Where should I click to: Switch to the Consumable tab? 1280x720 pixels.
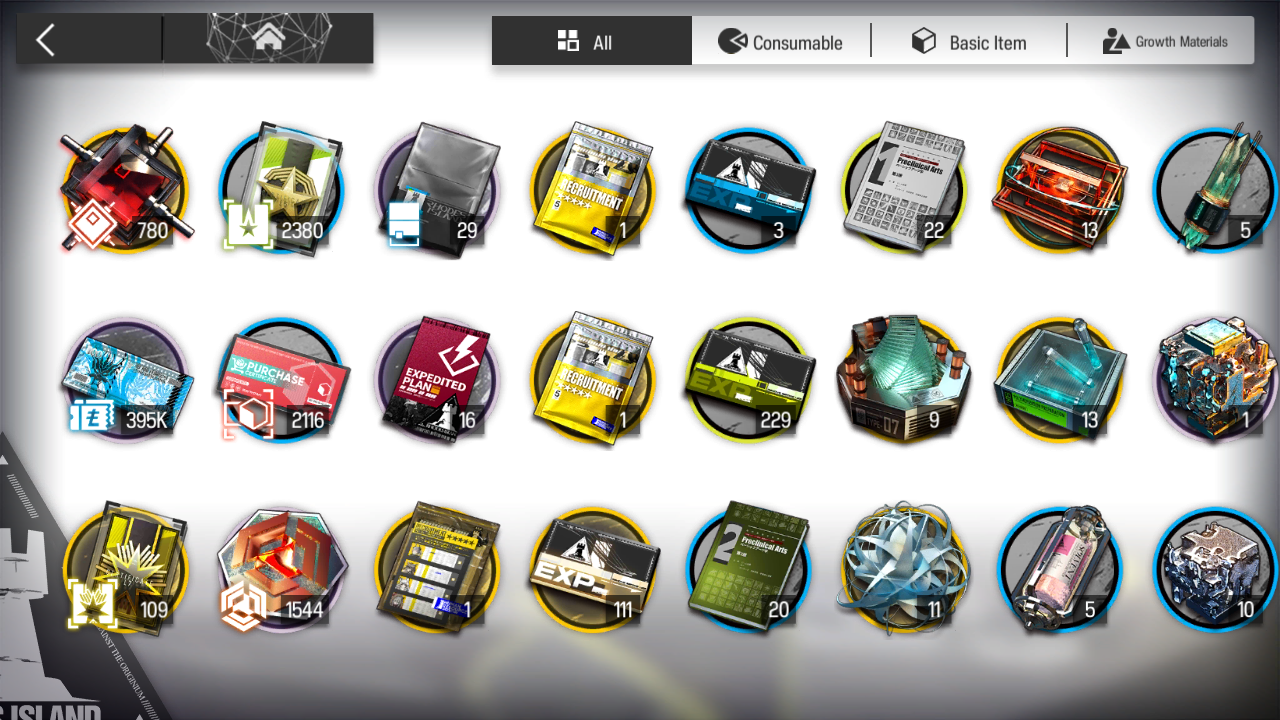(x=781, y=41)
